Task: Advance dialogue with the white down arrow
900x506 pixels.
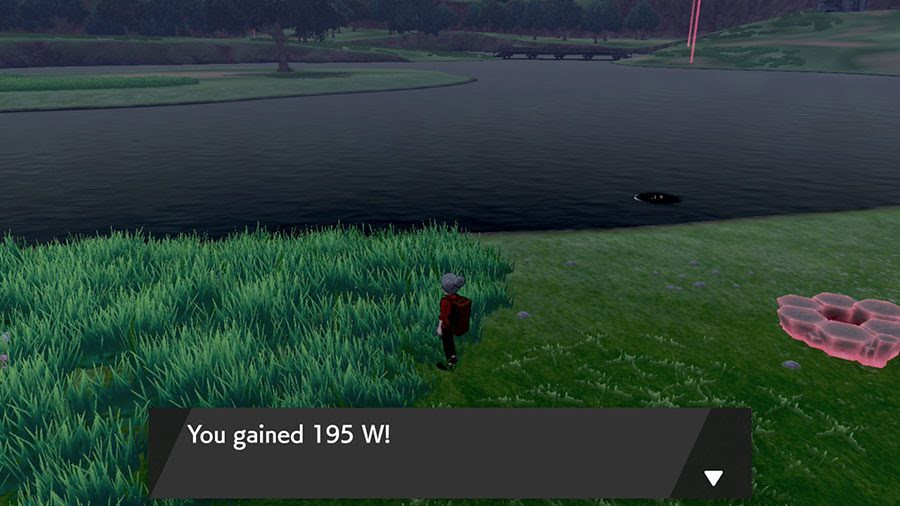Action: tap(713, 478)
